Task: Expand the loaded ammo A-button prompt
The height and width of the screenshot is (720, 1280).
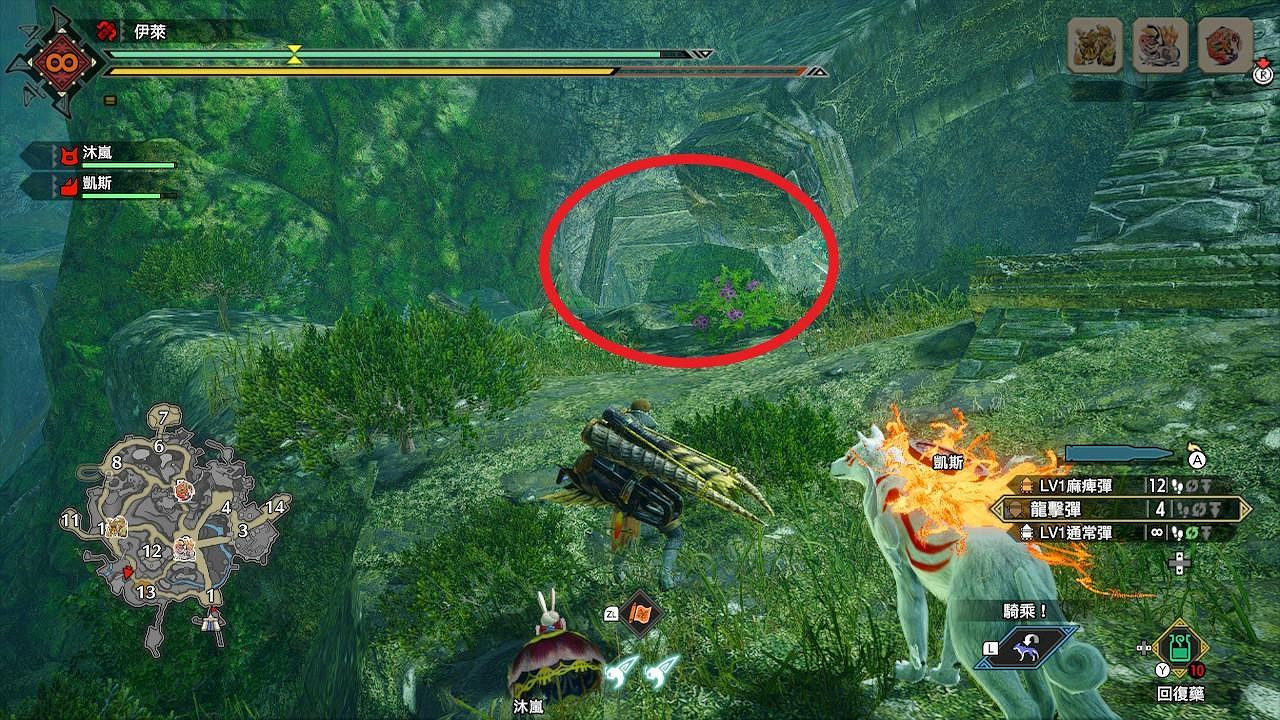Action: [x=1196, y=457]
